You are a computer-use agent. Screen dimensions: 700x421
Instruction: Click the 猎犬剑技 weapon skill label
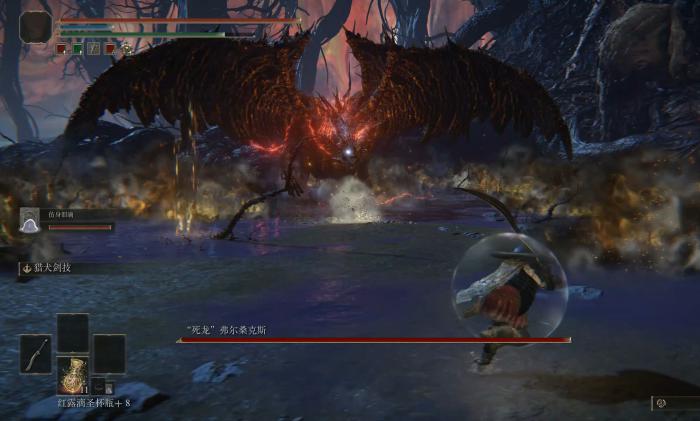pyautogui.click(x=52, y=268)
